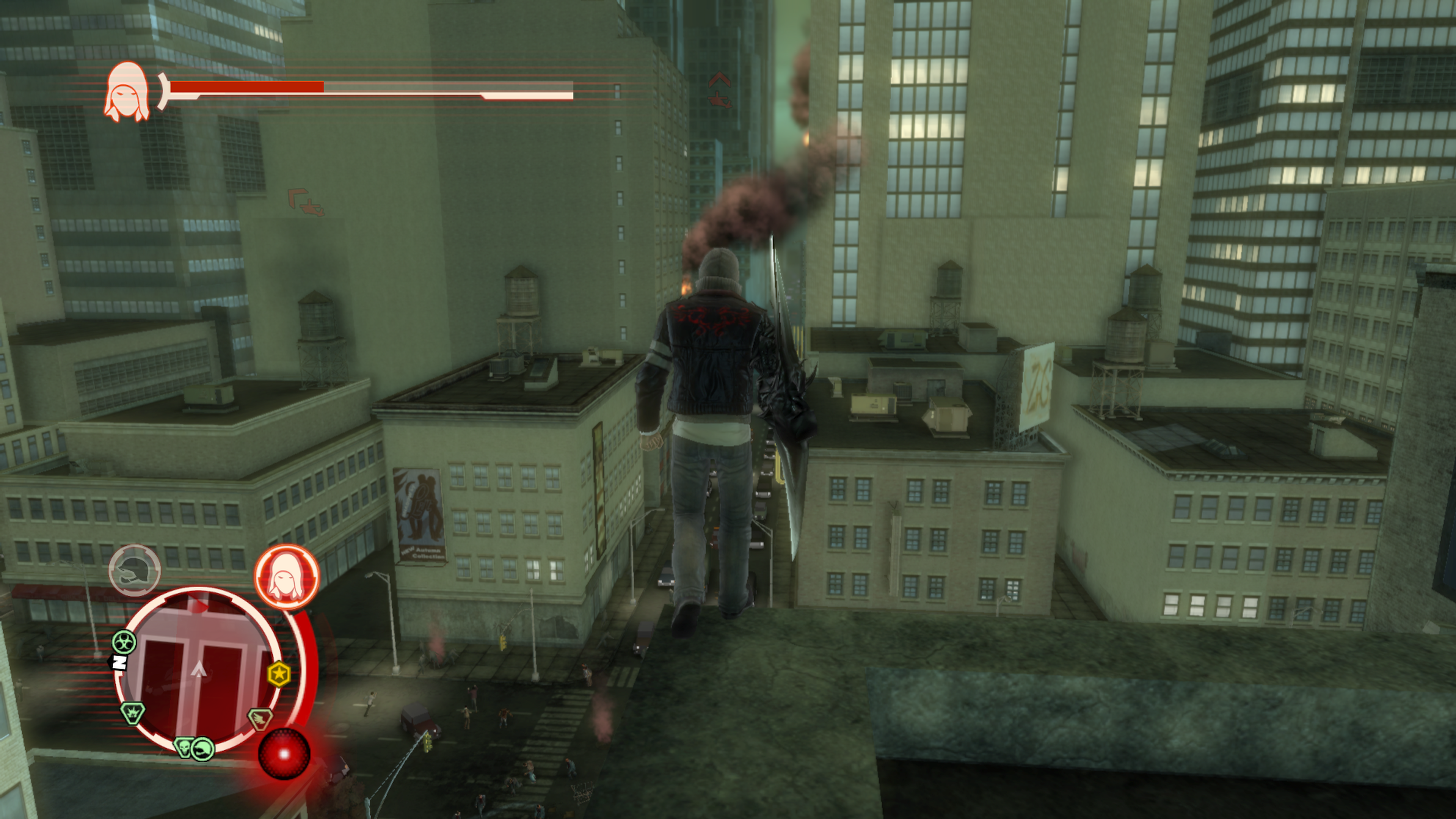This screenshot has height=819, width=1456.
Task: Click the north compass indicator on the minimap
Action: [118, 662]
